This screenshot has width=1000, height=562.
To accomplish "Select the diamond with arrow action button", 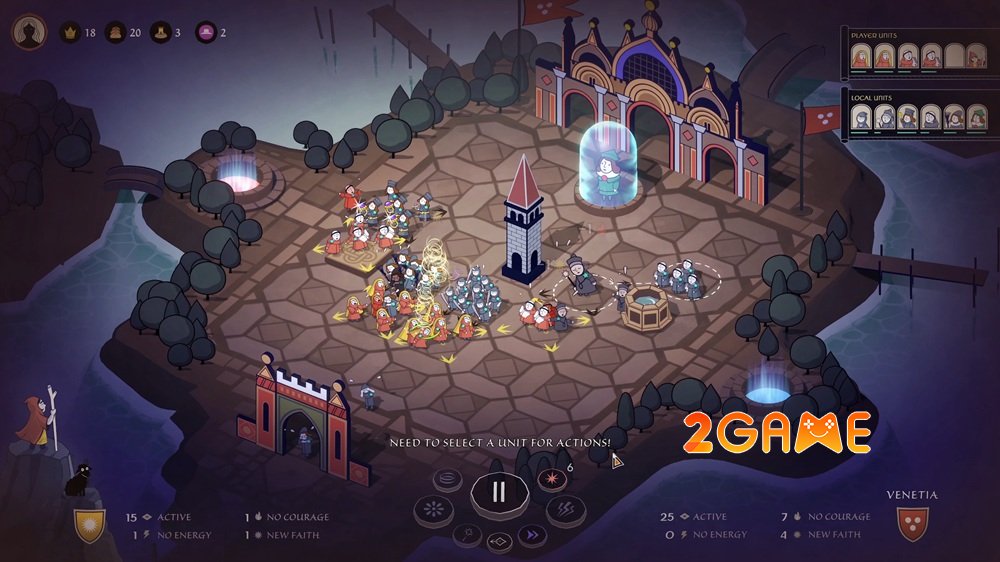I will (x=498, y=542).
